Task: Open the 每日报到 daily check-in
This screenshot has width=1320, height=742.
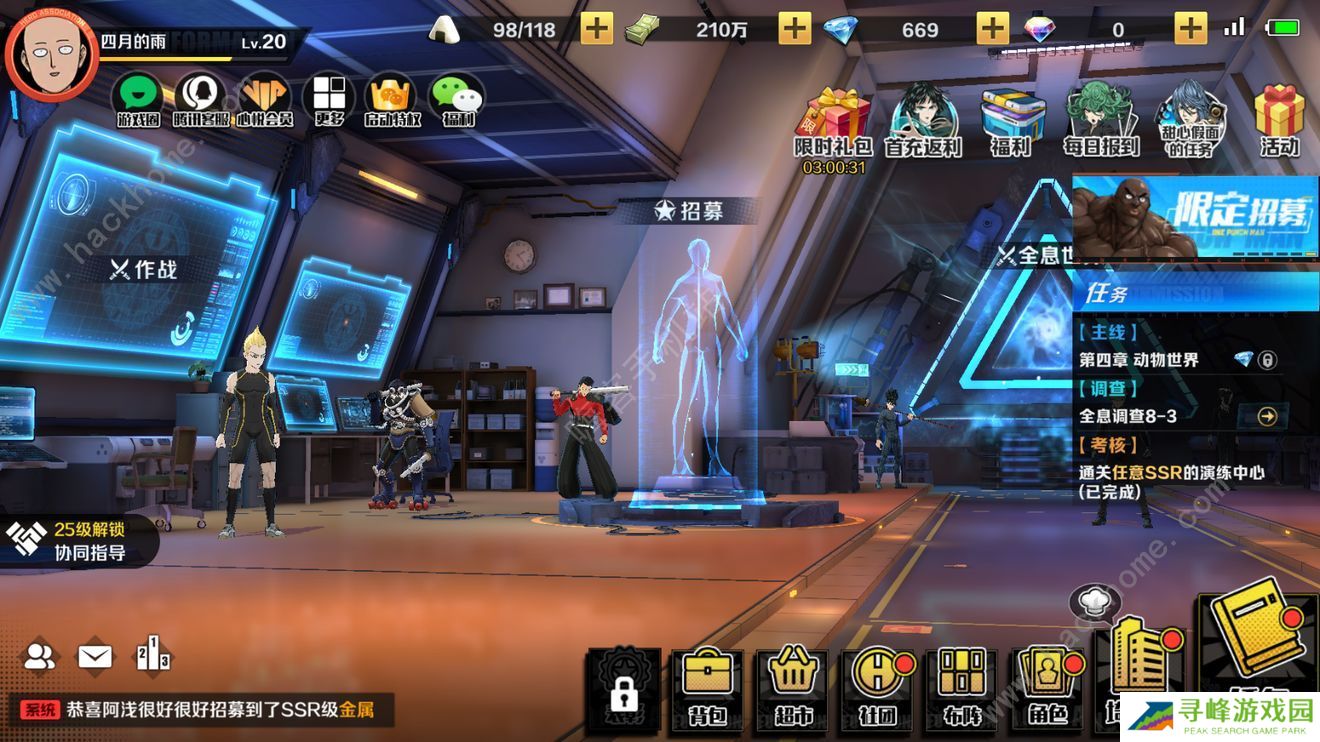Action: (x=1100, y=120)
